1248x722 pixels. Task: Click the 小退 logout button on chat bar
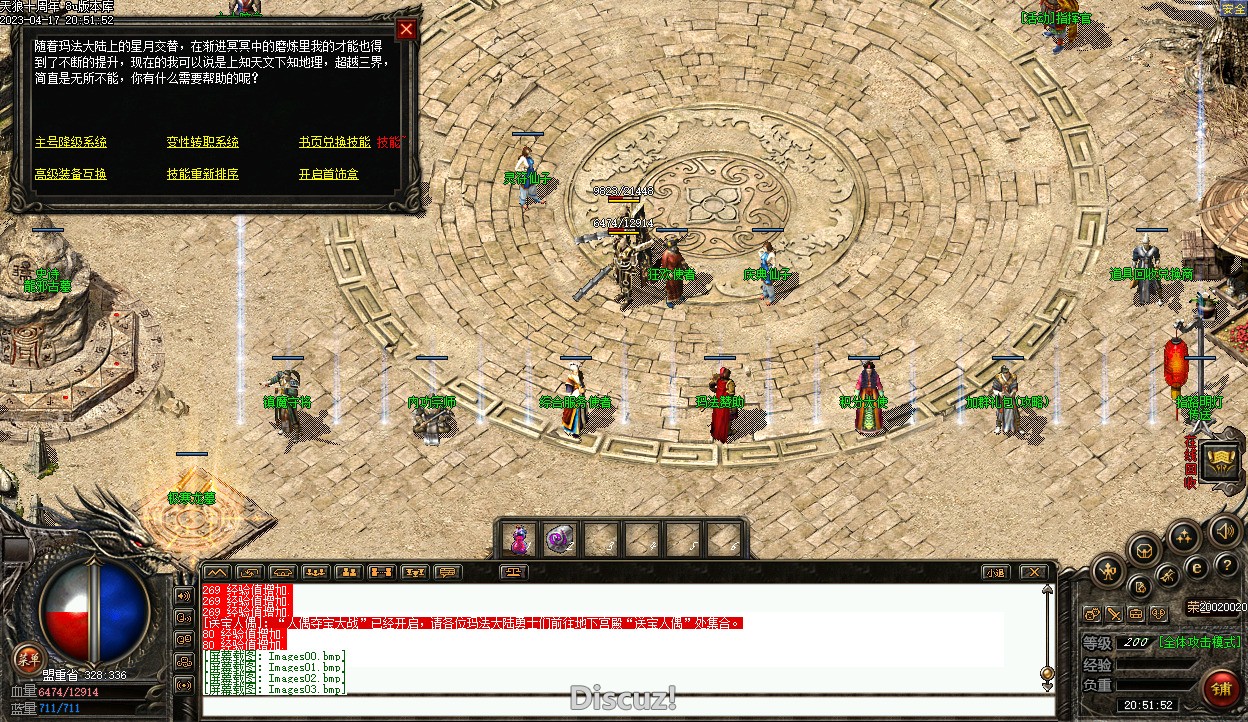click(994, 573)
